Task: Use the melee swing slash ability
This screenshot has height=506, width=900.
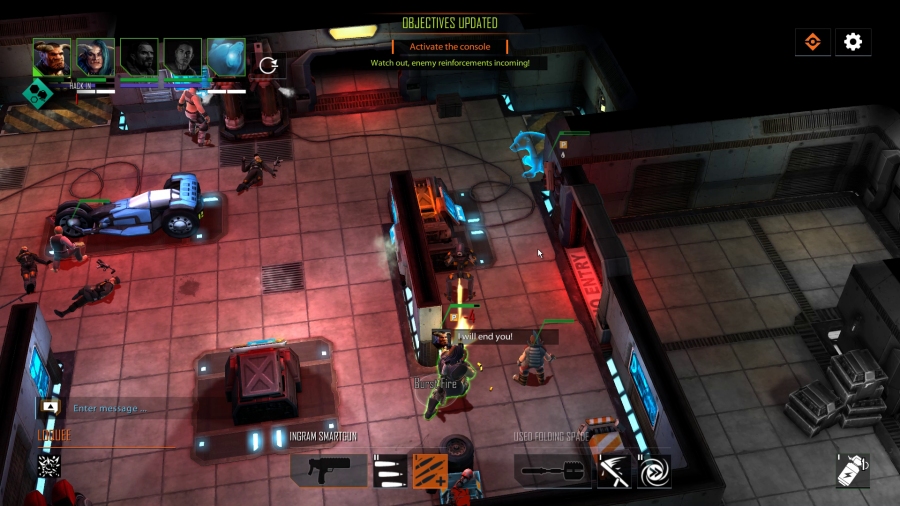Action: (614, 469)
